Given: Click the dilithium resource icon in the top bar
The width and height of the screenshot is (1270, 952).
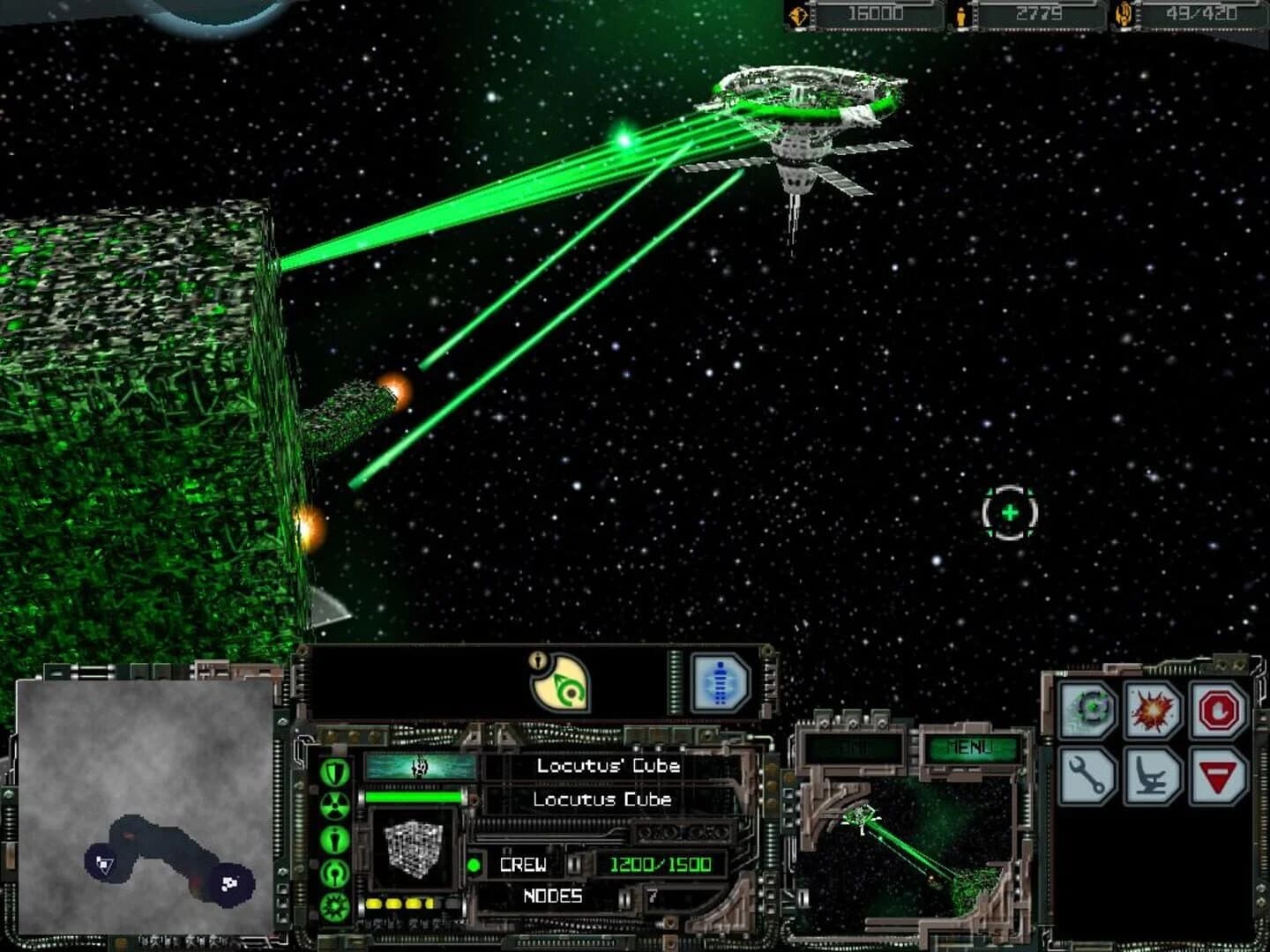Looking at the screenshot, I should click(x=796, y=14).
